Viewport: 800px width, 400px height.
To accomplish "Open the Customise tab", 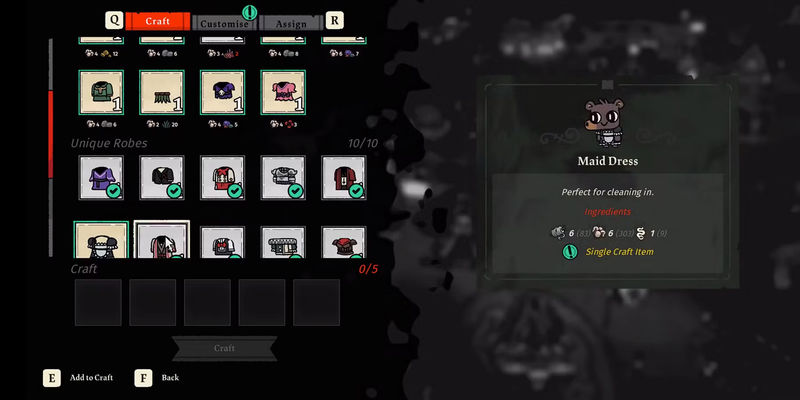I will pyautogui.click(x=224, y=22).
